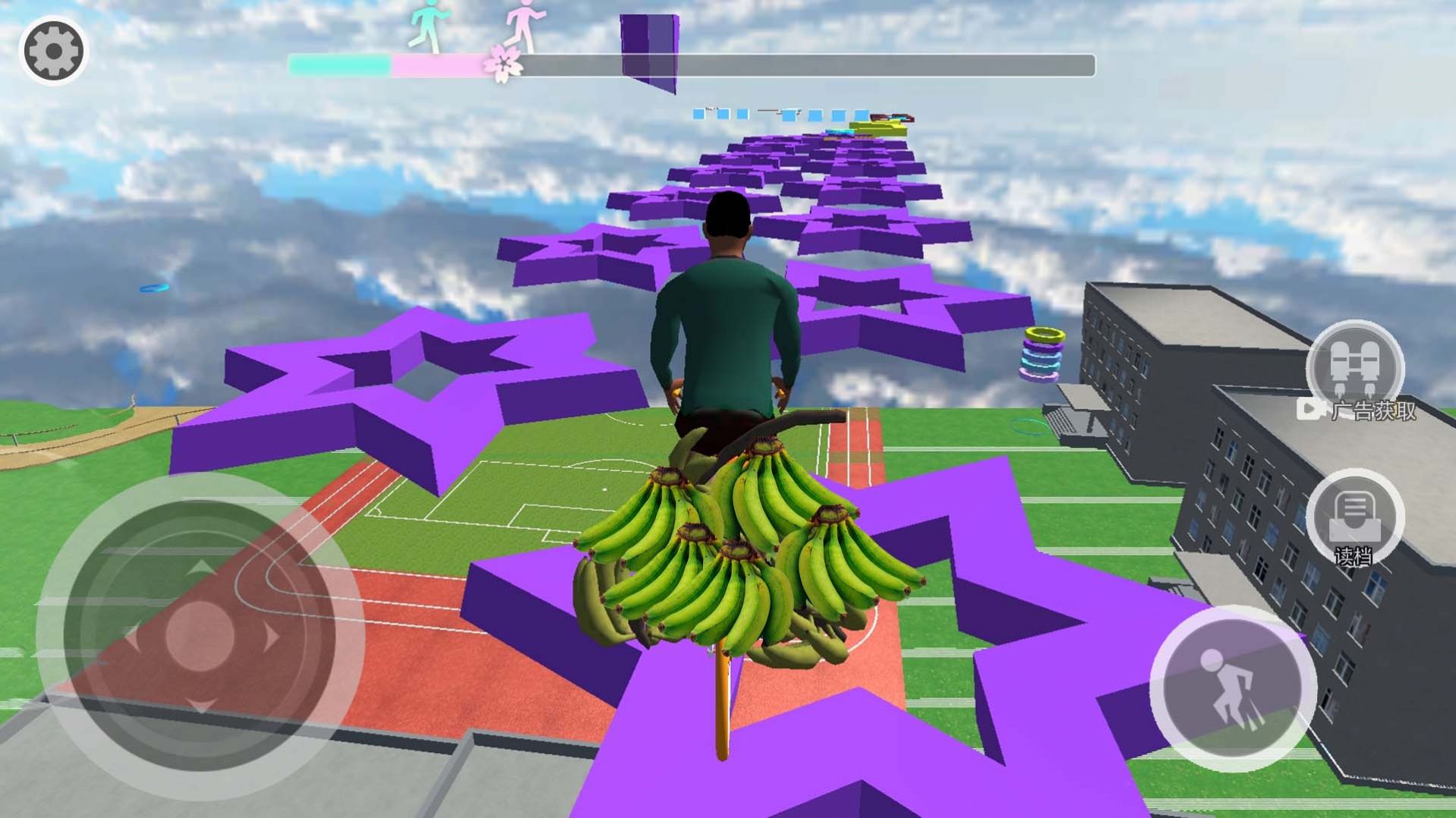Open the settings gear menu
The image size is (1456, 818).
pos(52,50)
